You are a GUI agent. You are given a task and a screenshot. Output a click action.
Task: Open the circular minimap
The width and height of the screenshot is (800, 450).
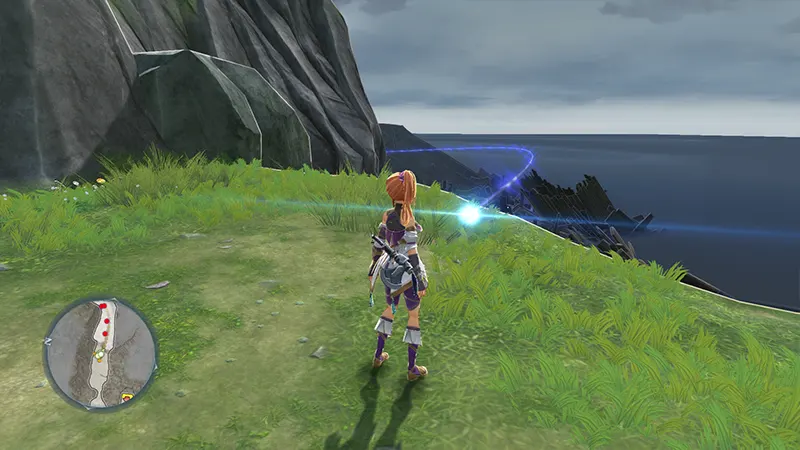(x=100, y=353)
